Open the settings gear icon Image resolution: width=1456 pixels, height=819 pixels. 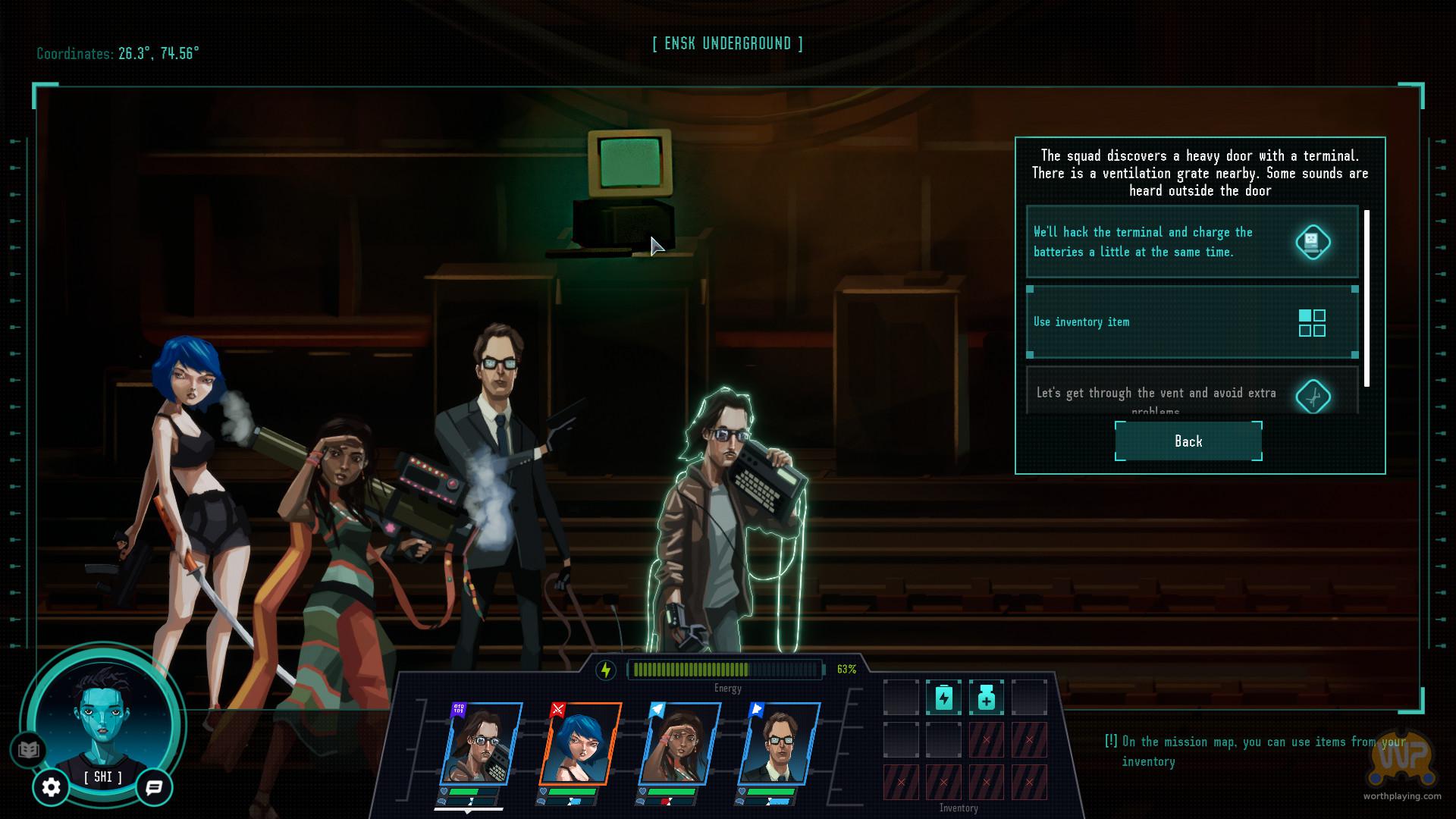51,787
